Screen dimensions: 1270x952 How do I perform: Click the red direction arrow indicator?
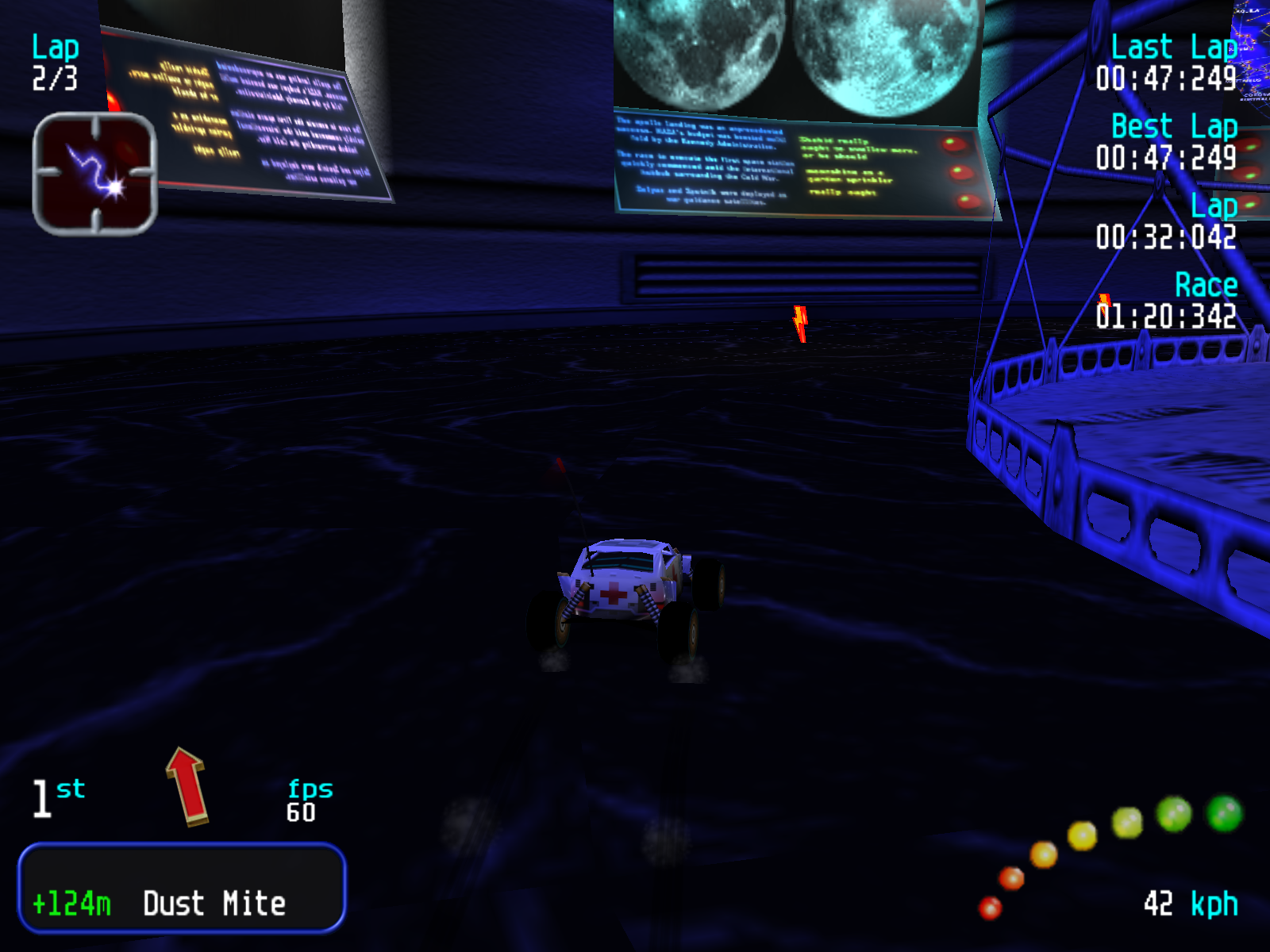click(x=187, y=785)
